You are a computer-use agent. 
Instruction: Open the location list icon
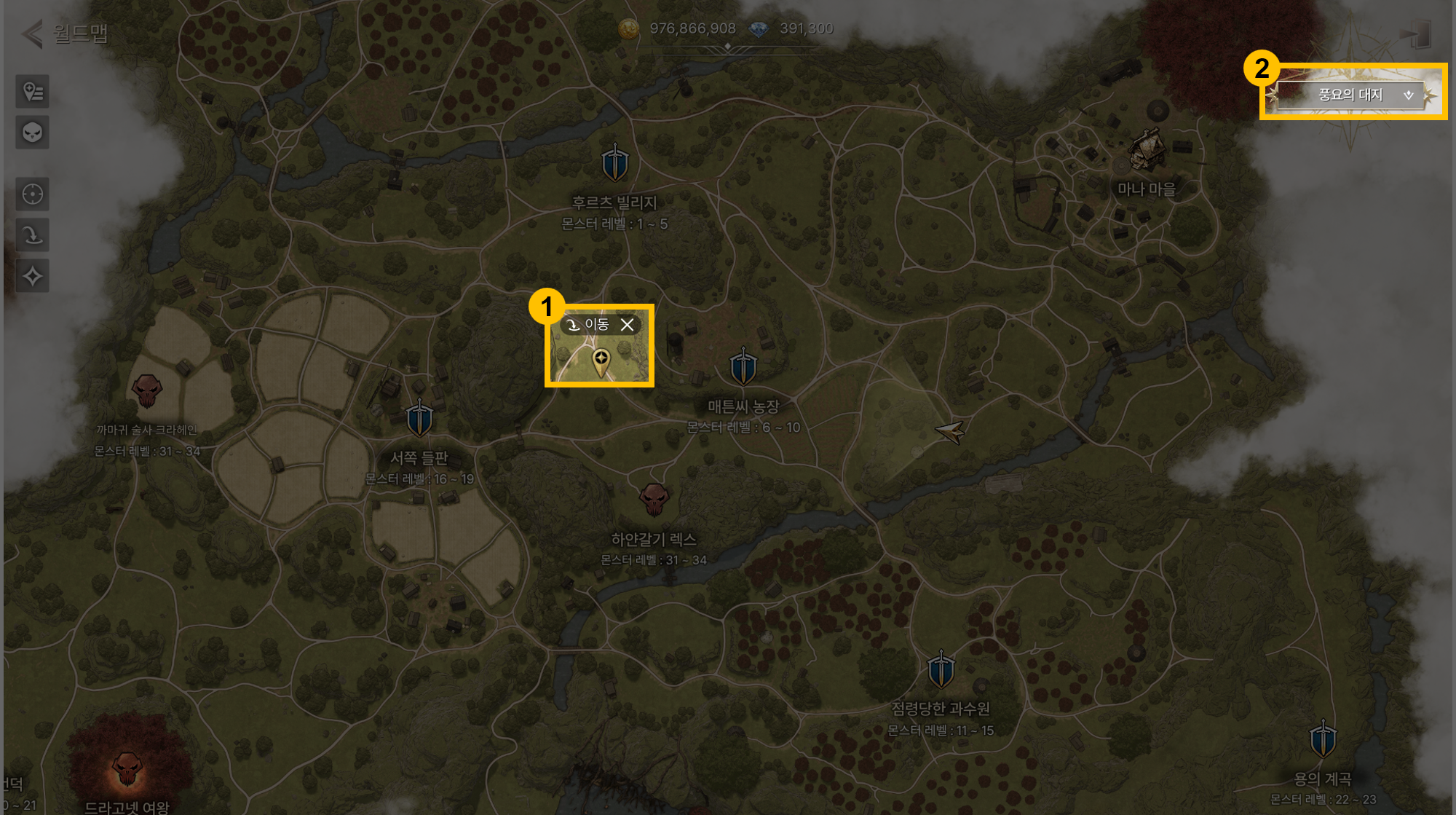point(33,92)
